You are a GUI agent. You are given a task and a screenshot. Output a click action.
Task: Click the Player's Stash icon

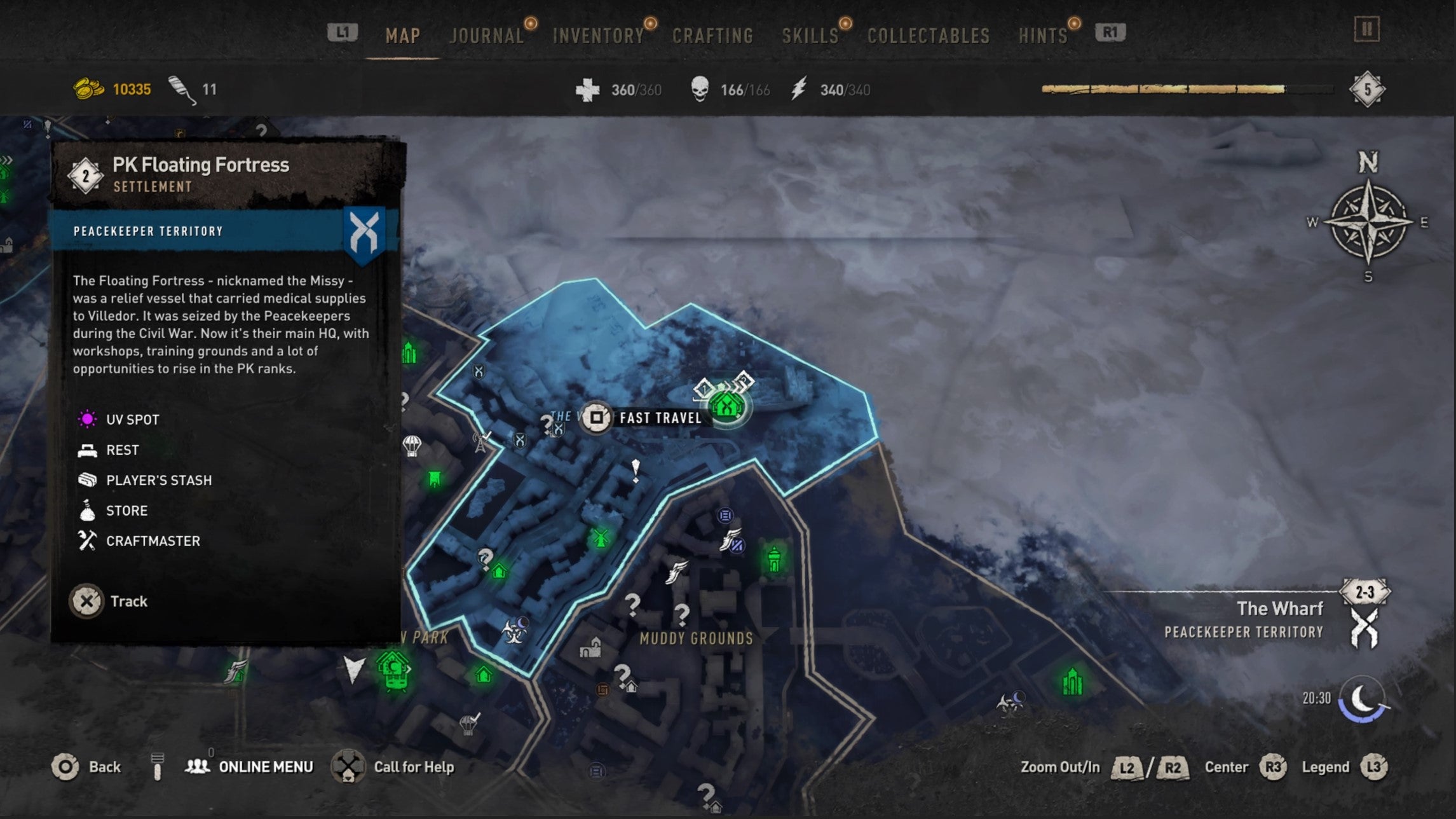tap(88, 480)
